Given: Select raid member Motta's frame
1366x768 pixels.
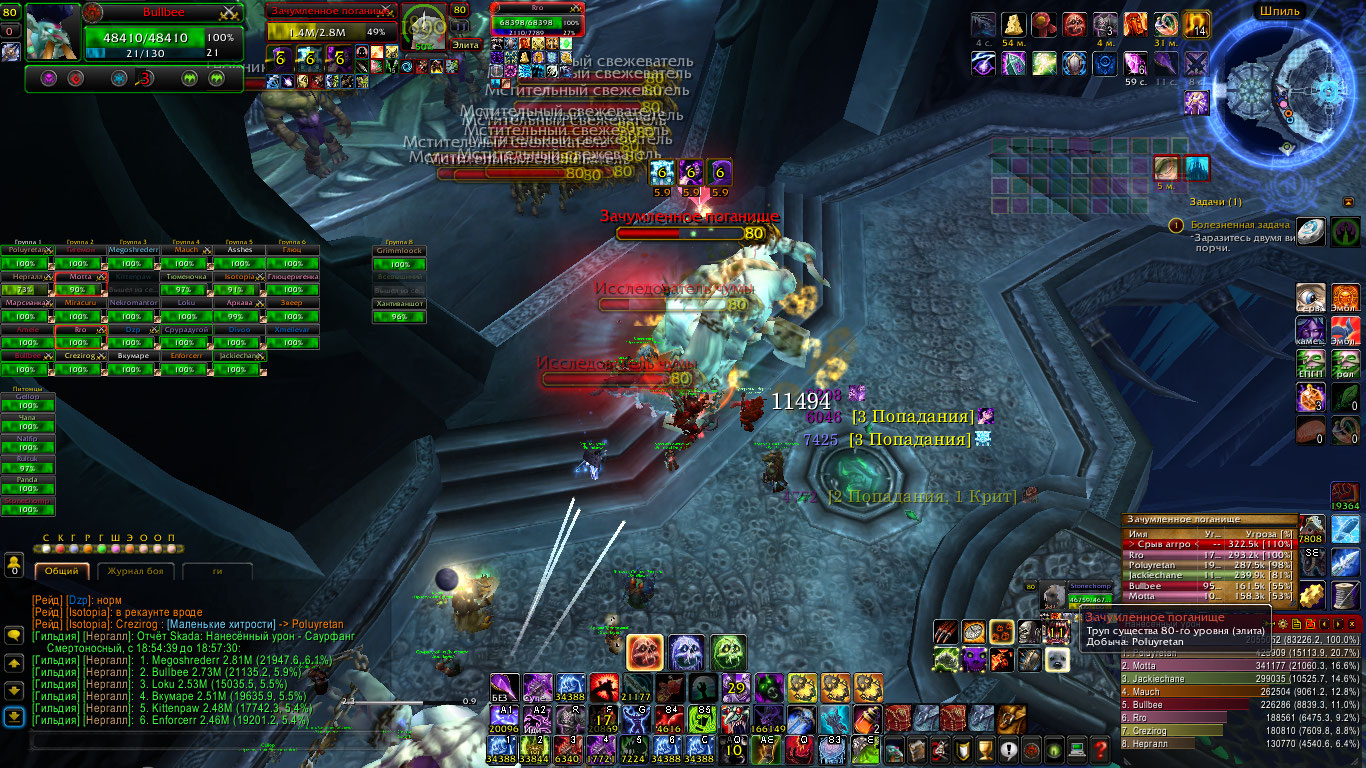Looking at the screenshot, I should tap(80, 276).
